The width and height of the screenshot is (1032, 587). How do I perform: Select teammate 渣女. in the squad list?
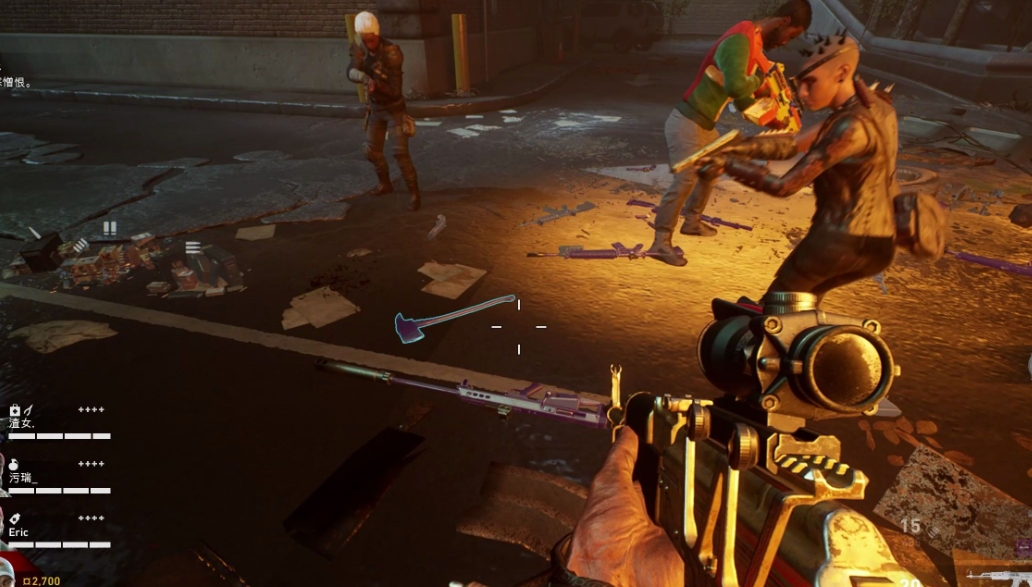pyautogui.click(x=22, y=423)
